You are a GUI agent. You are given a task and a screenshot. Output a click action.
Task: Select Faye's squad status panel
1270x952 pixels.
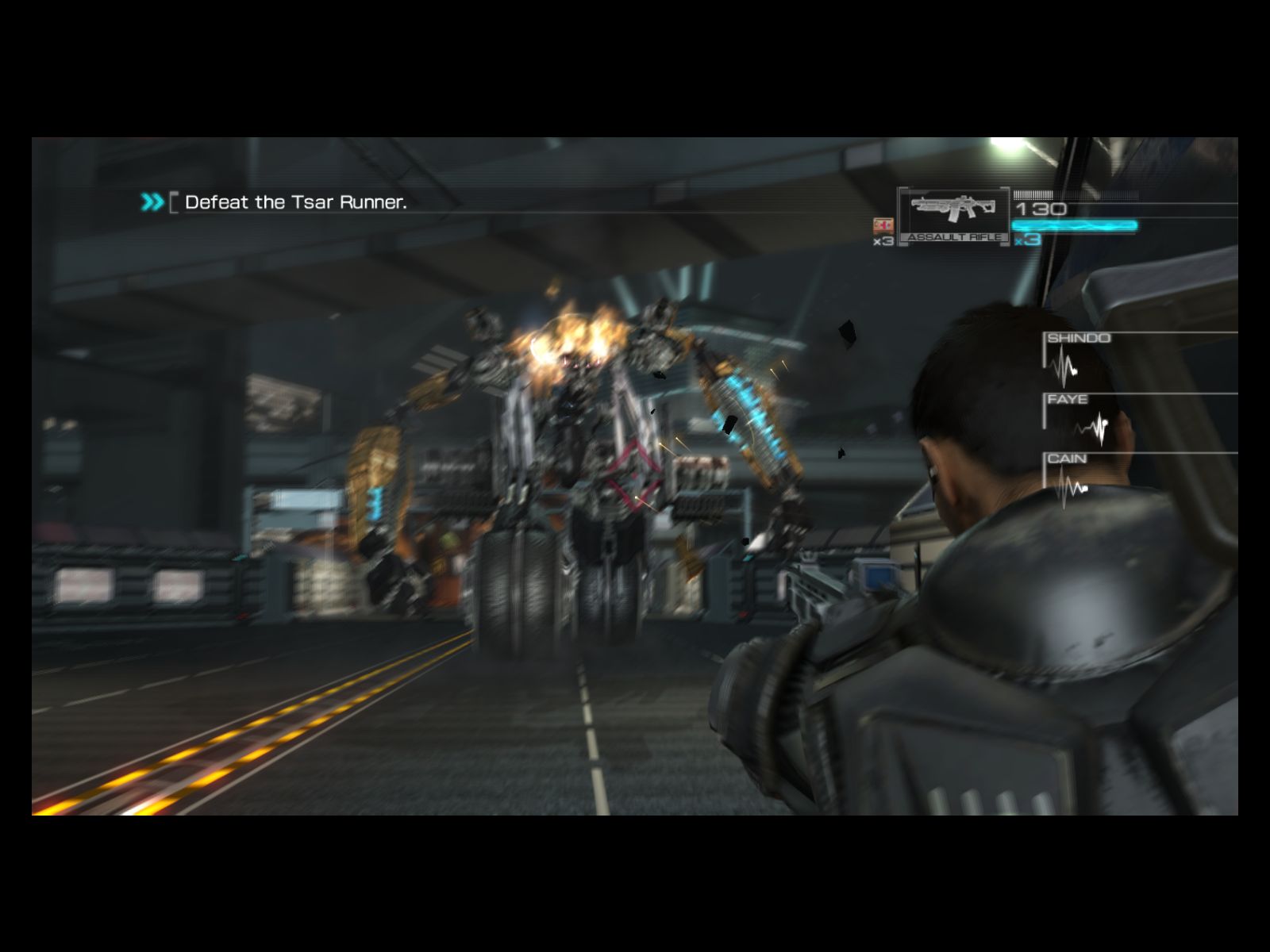[x=1079, y=420]
